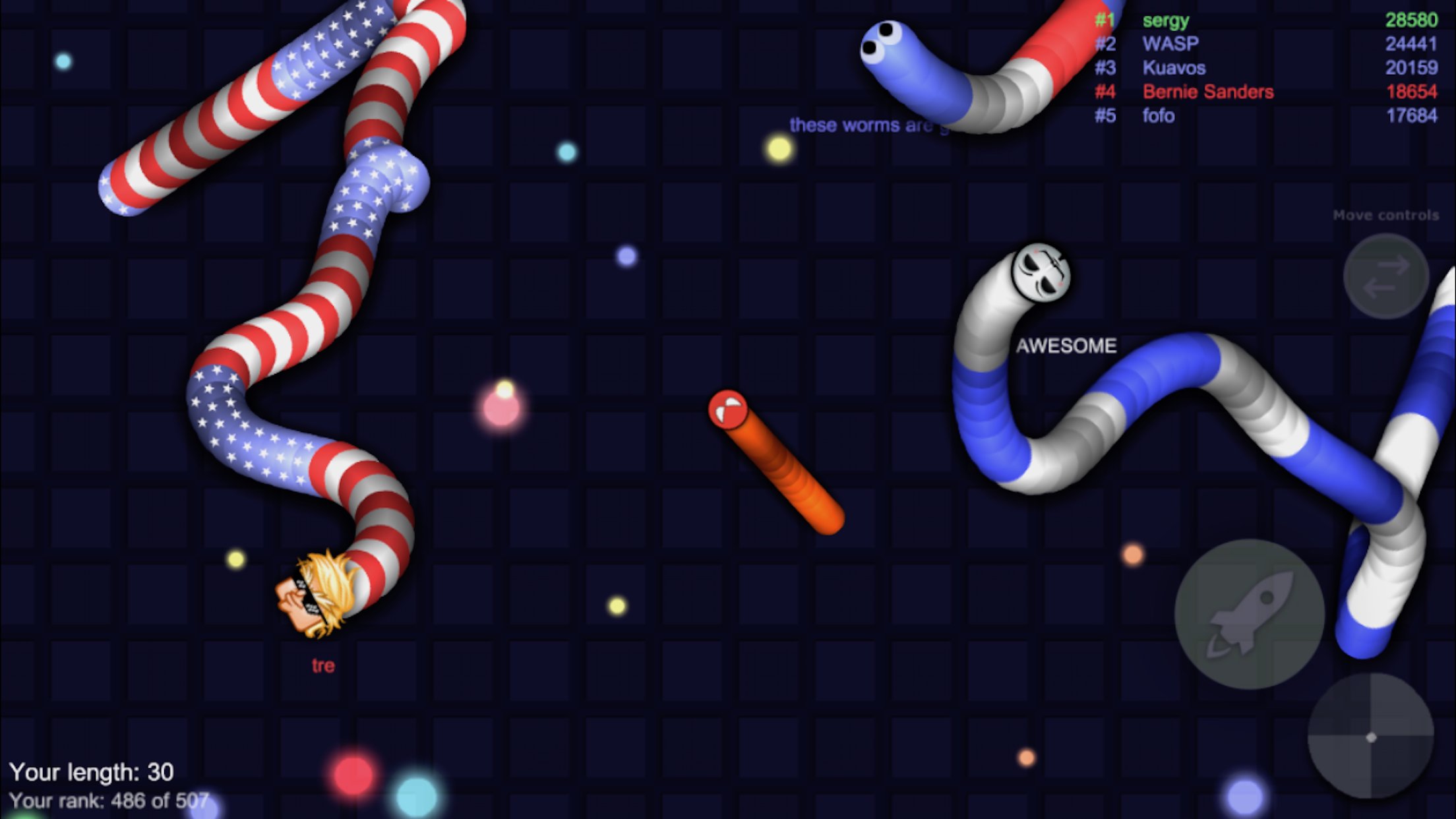Click the AWESOME name tag
1456x819 pixels.
pyautogui.click(x=1068, y=344)
